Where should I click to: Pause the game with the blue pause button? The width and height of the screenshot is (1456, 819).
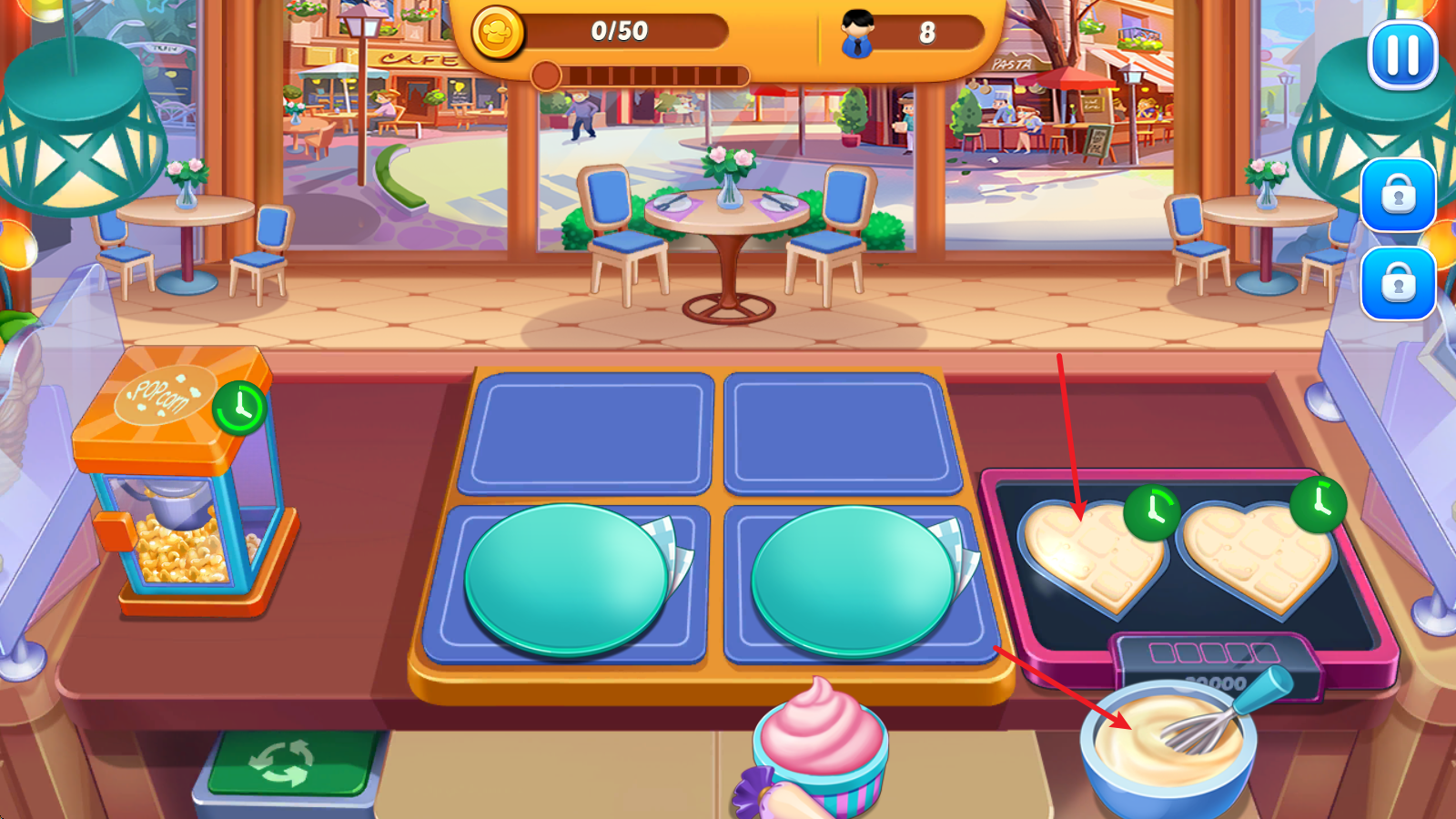tap(1402, 55)
